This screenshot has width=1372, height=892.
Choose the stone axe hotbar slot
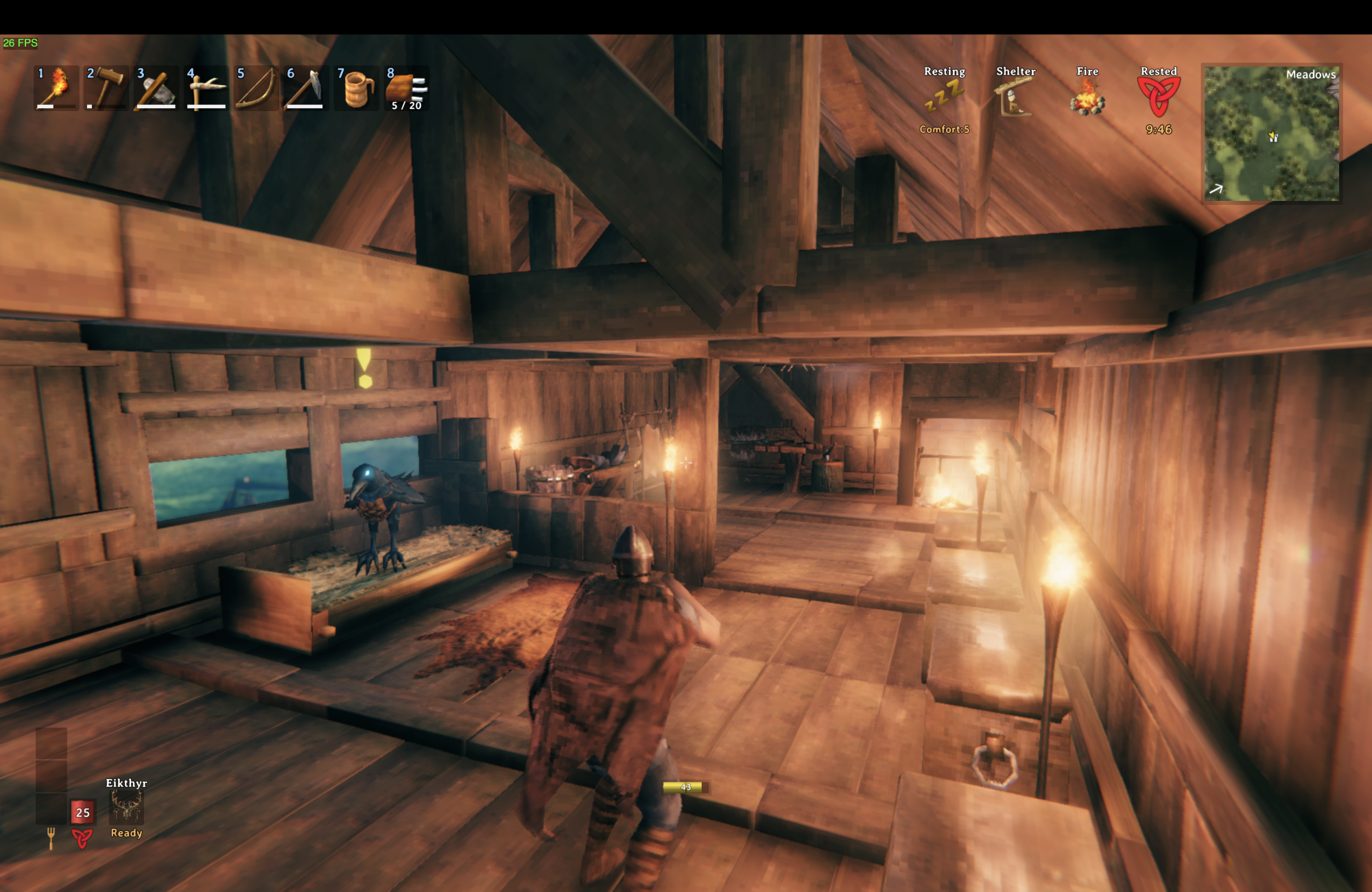pyautogui.click(x=156, y=88)
